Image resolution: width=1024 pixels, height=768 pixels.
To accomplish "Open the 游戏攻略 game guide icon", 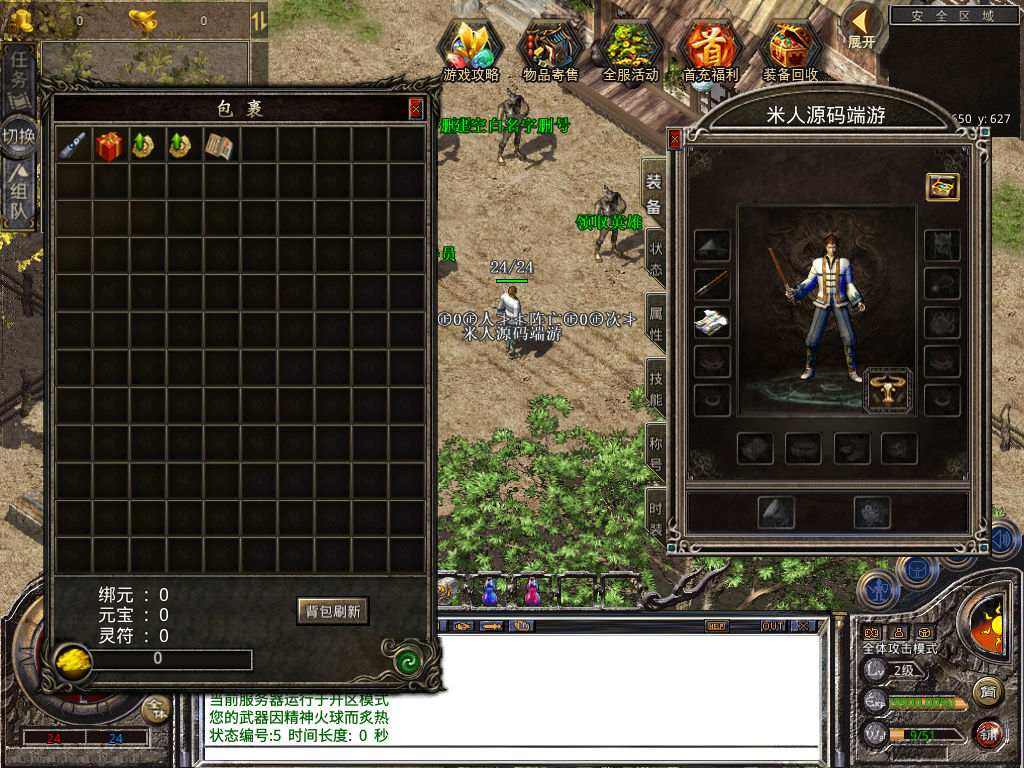I will 471,49.
